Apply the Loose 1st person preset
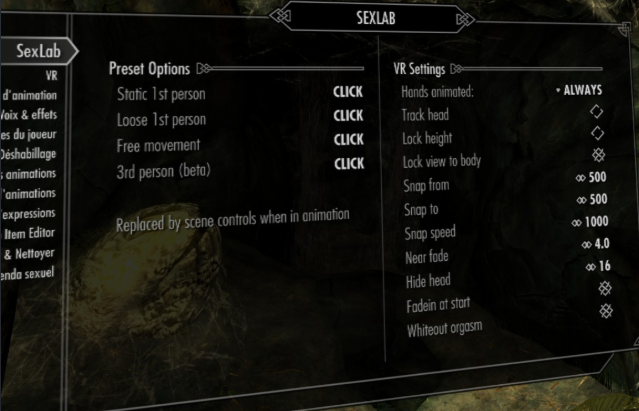 point(348,116)
